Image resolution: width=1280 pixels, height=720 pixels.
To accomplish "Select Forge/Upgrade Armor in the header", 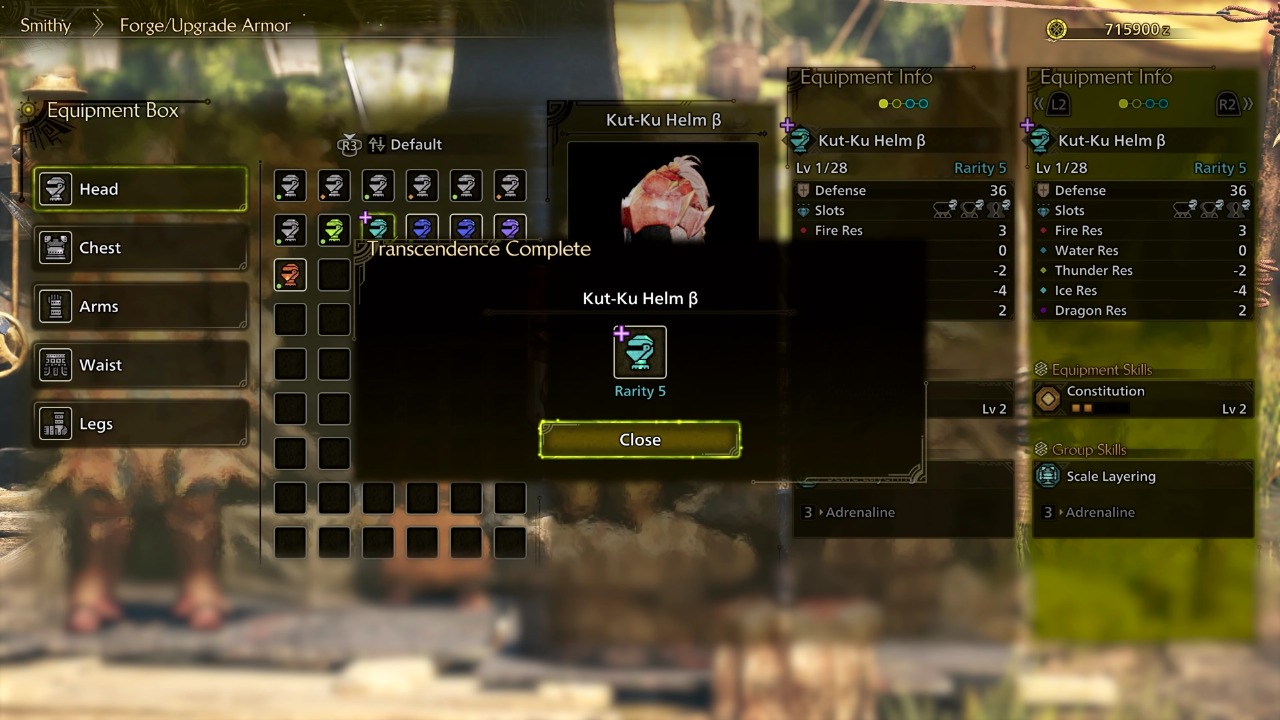I will (x=204, y=25).
